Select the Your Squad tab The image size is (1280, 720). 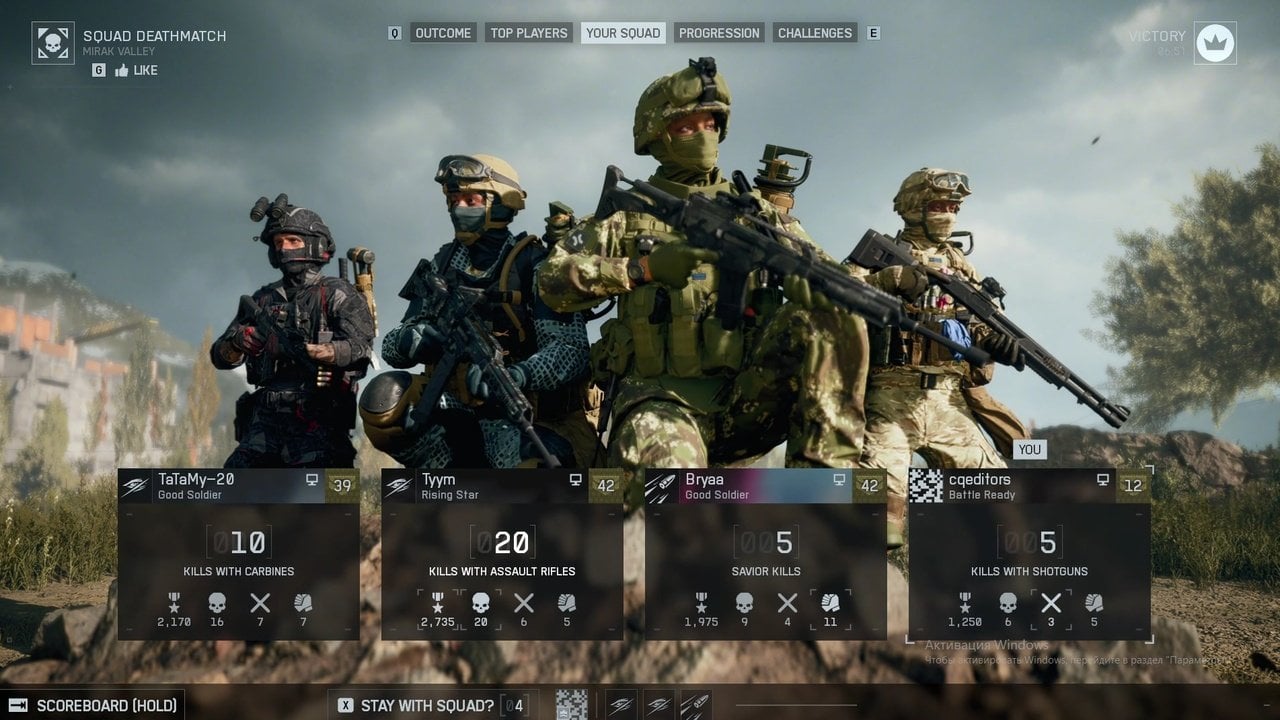tap(623, 33)
